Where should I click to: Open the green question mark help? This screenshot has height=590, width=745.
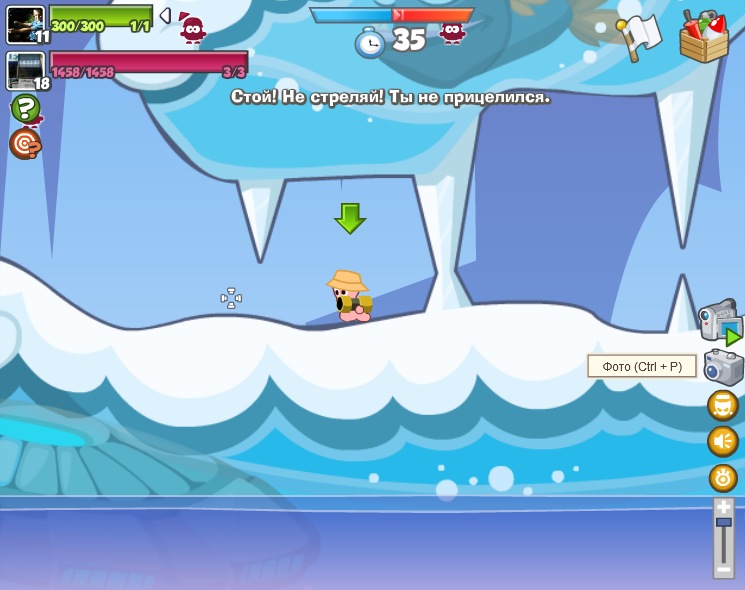(26, 108)
